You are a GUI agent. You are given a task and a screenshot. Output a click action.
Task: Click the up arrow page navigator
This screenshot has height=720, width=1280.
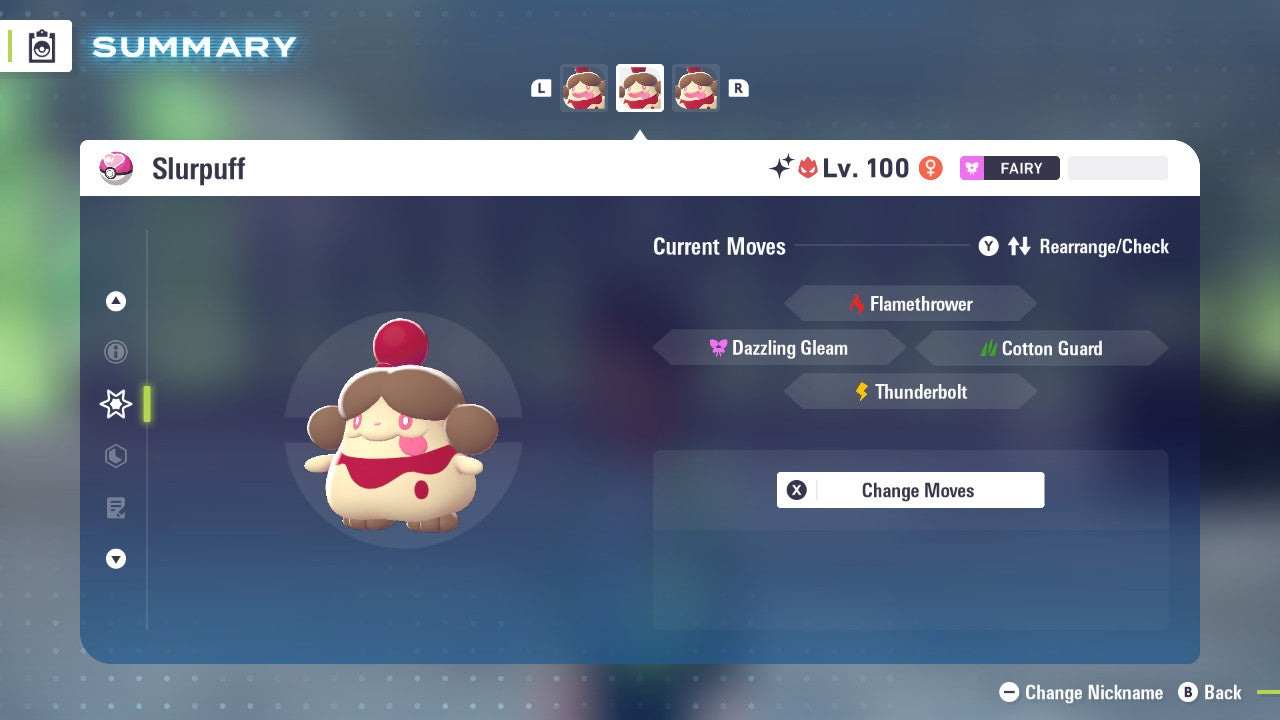[x=116, y=301]
